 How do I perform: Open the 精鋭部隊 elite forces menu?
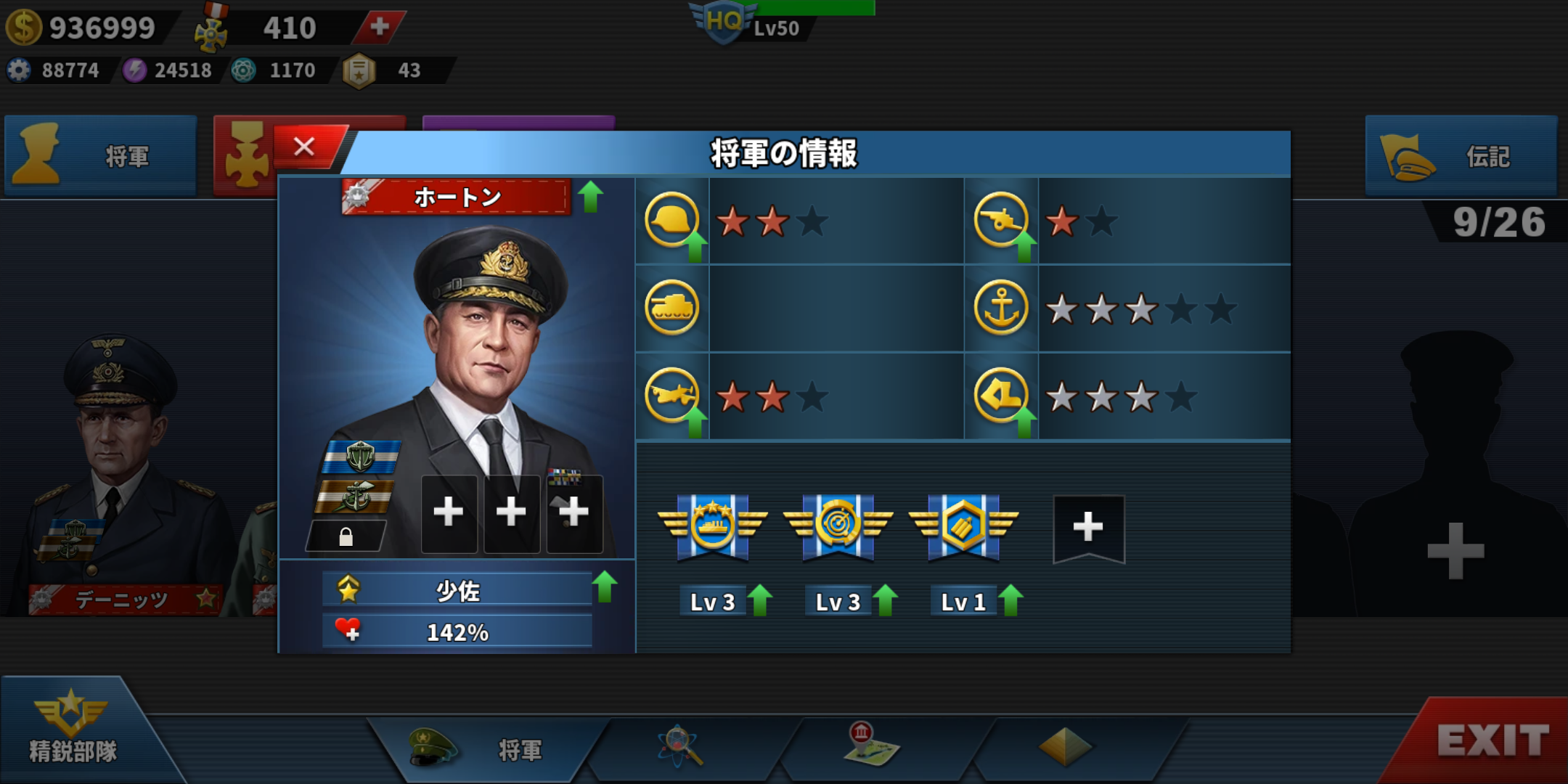[x=73, y=730]
